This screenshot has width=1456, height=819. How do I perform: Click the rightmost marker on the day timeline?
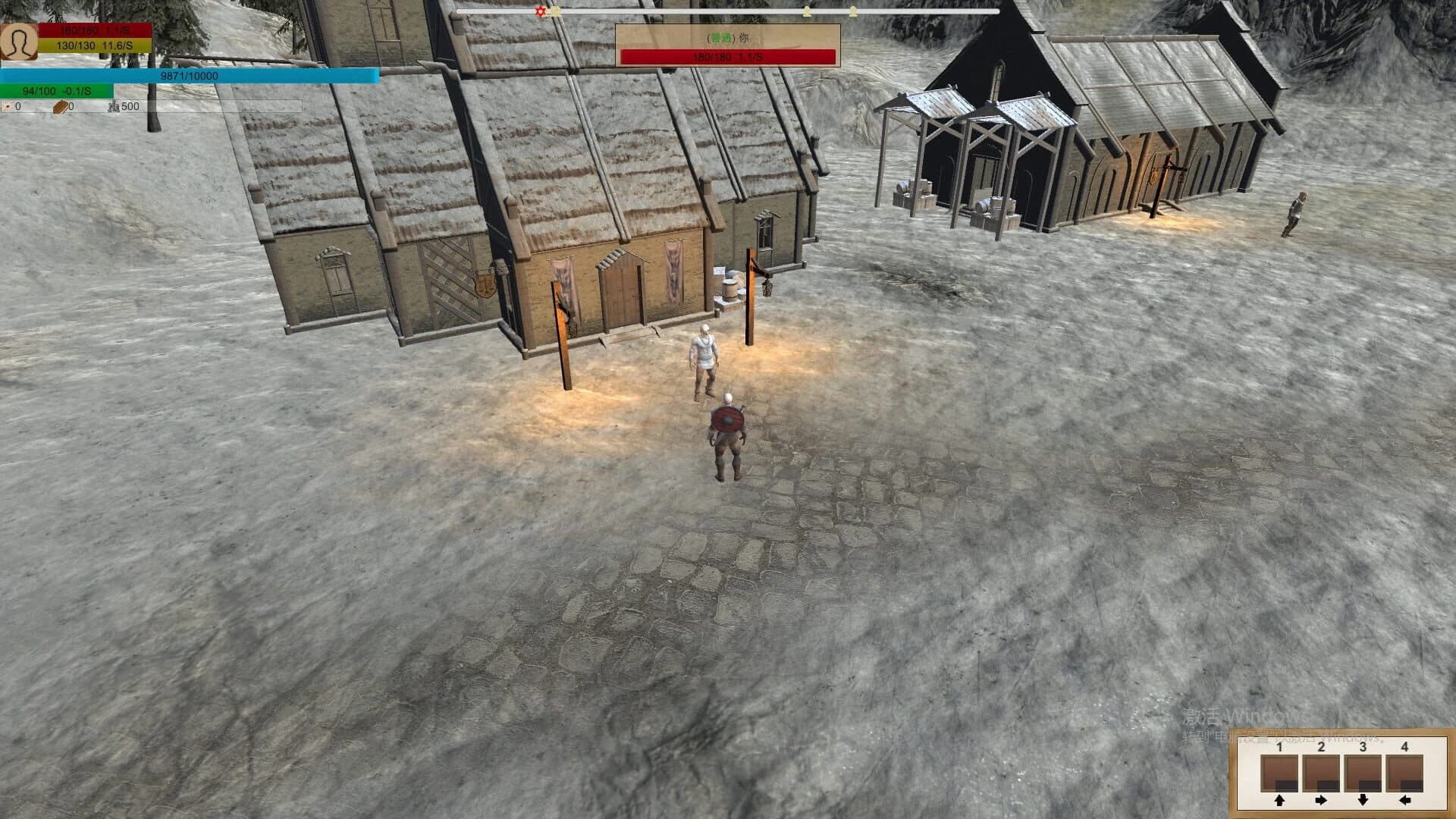click(x=854, y=11)
